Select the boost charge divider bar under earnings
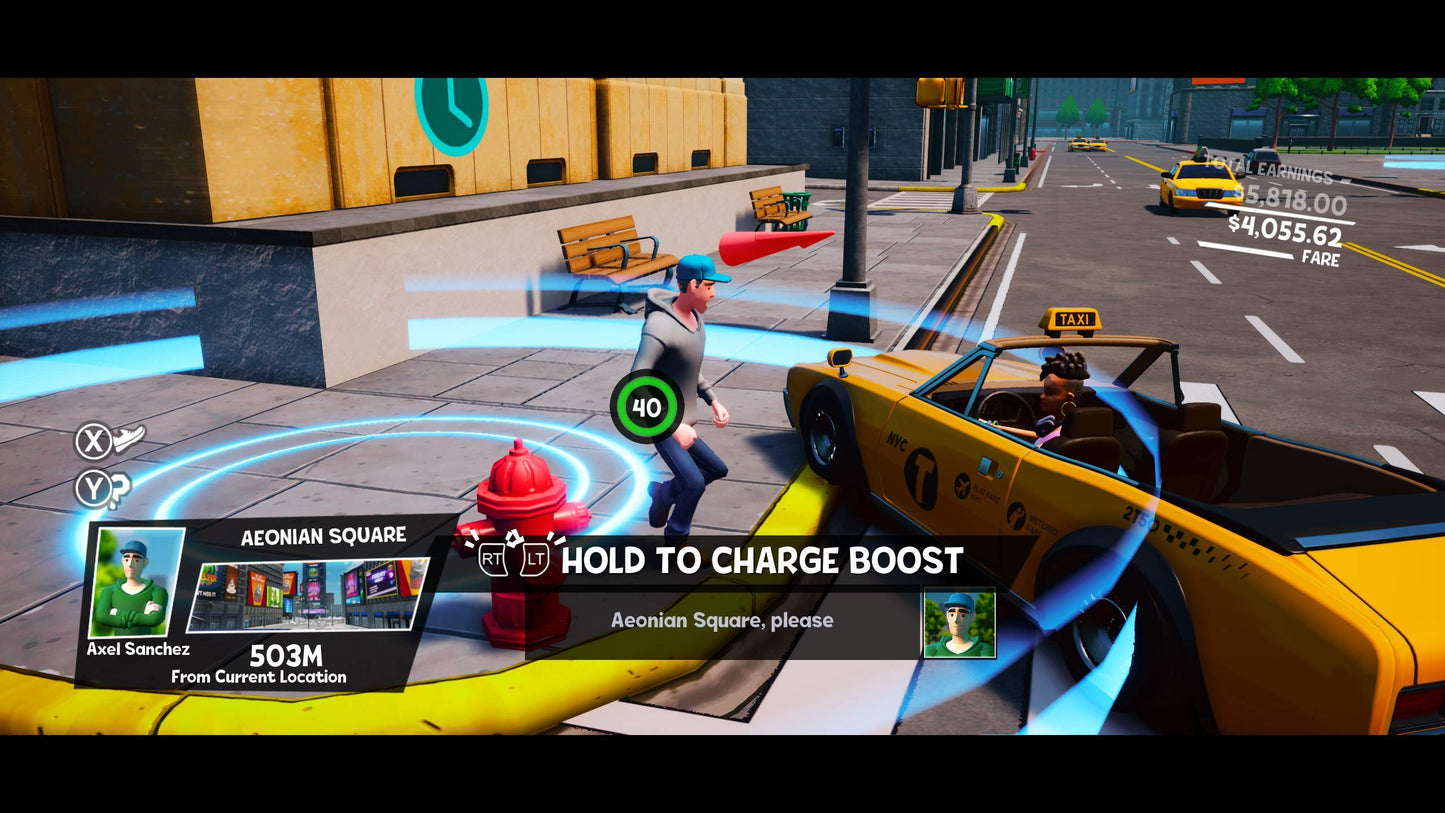1445x813 pixels. pyautogui.click(x=1280, y=213)
